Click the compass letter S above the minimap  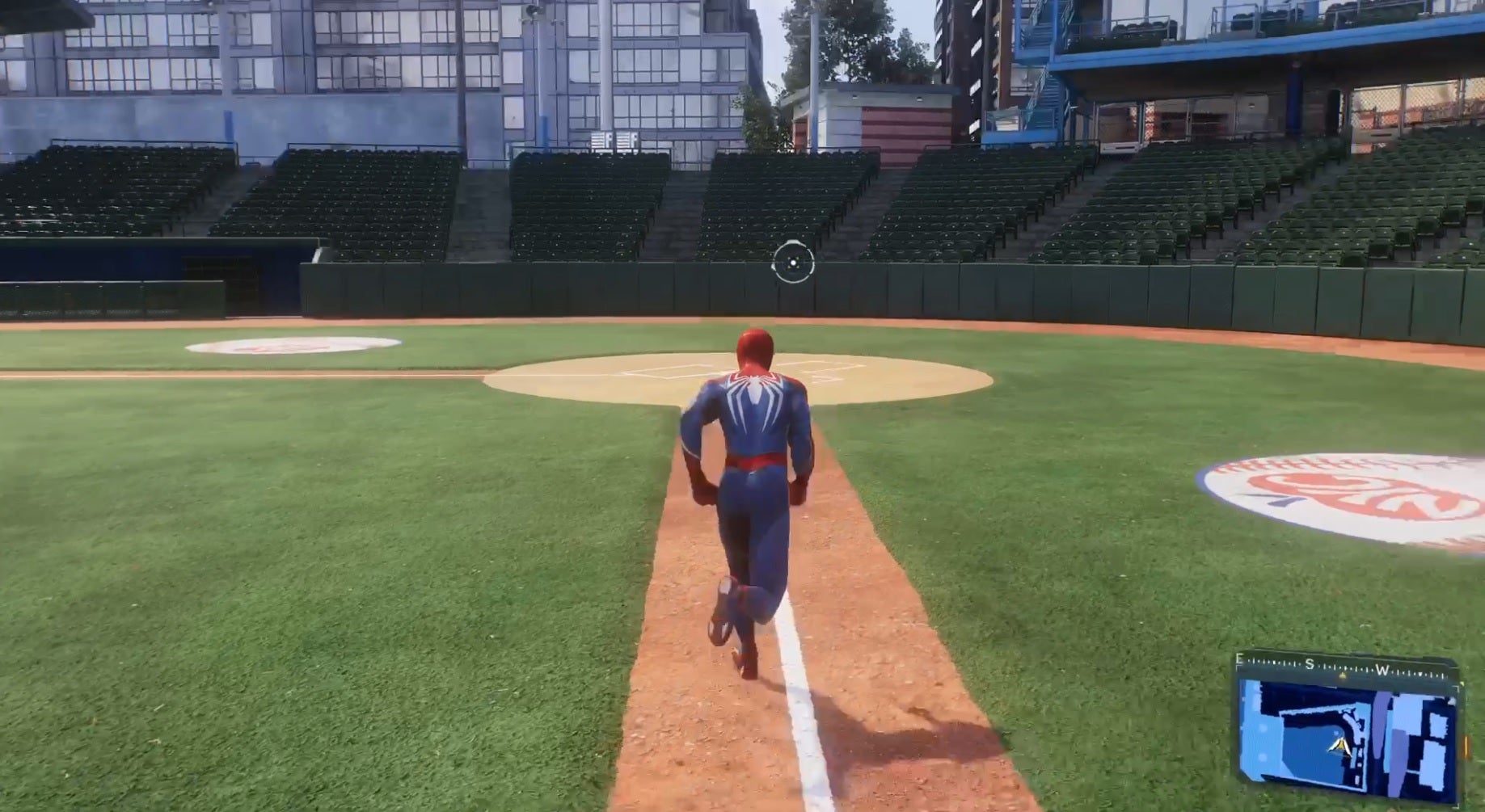pyautogui.click(x=1310, y=665)
